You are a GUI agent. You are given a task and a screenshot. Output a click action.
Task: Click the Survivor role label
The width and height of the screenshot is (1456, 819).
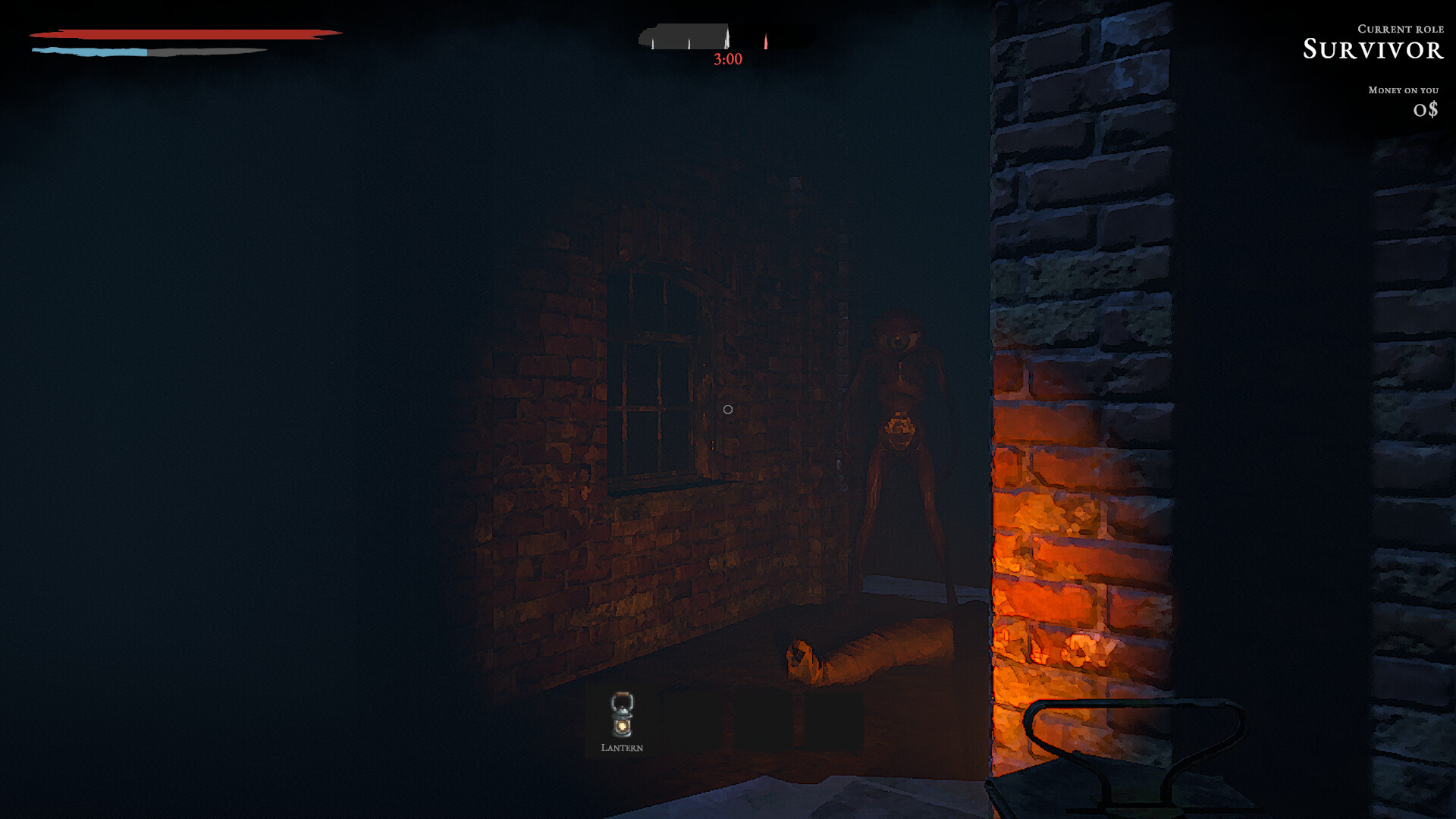pyautogui.click(x=1373, y=50)
